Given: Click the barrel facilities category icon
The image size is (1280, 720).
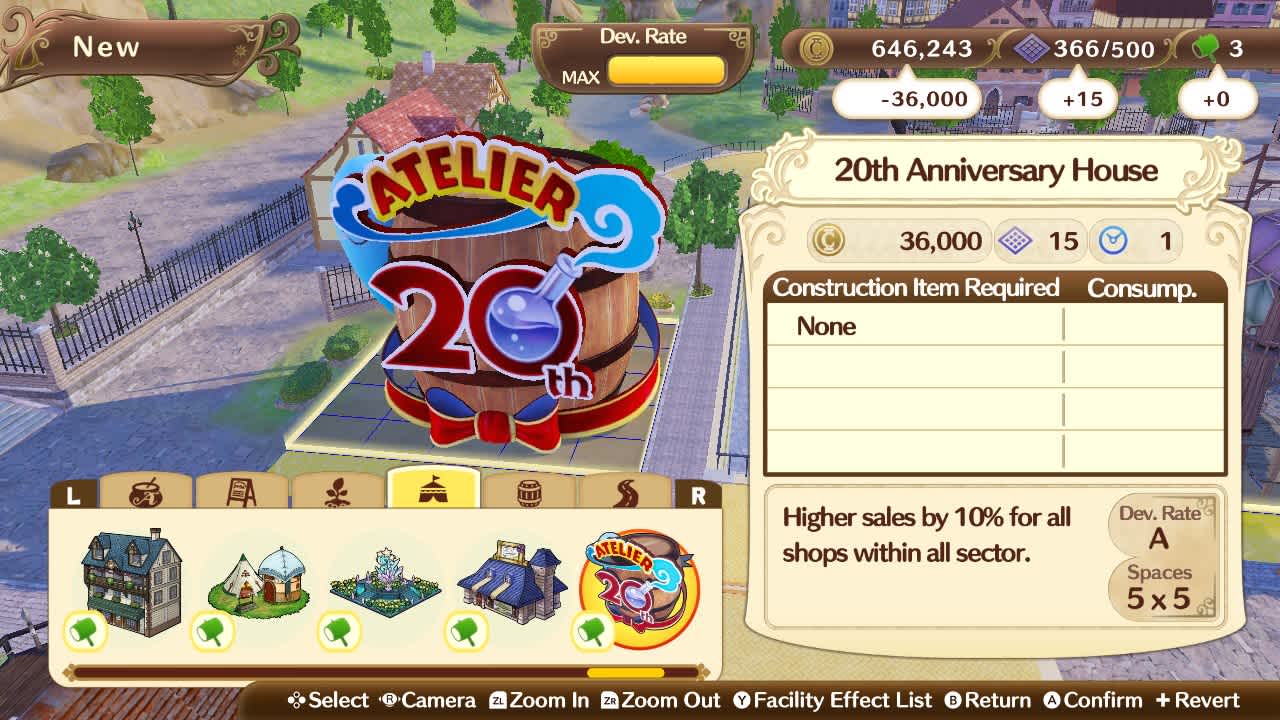Looking at the screenshot, I should pyautogui.click(x=530, y=492).
